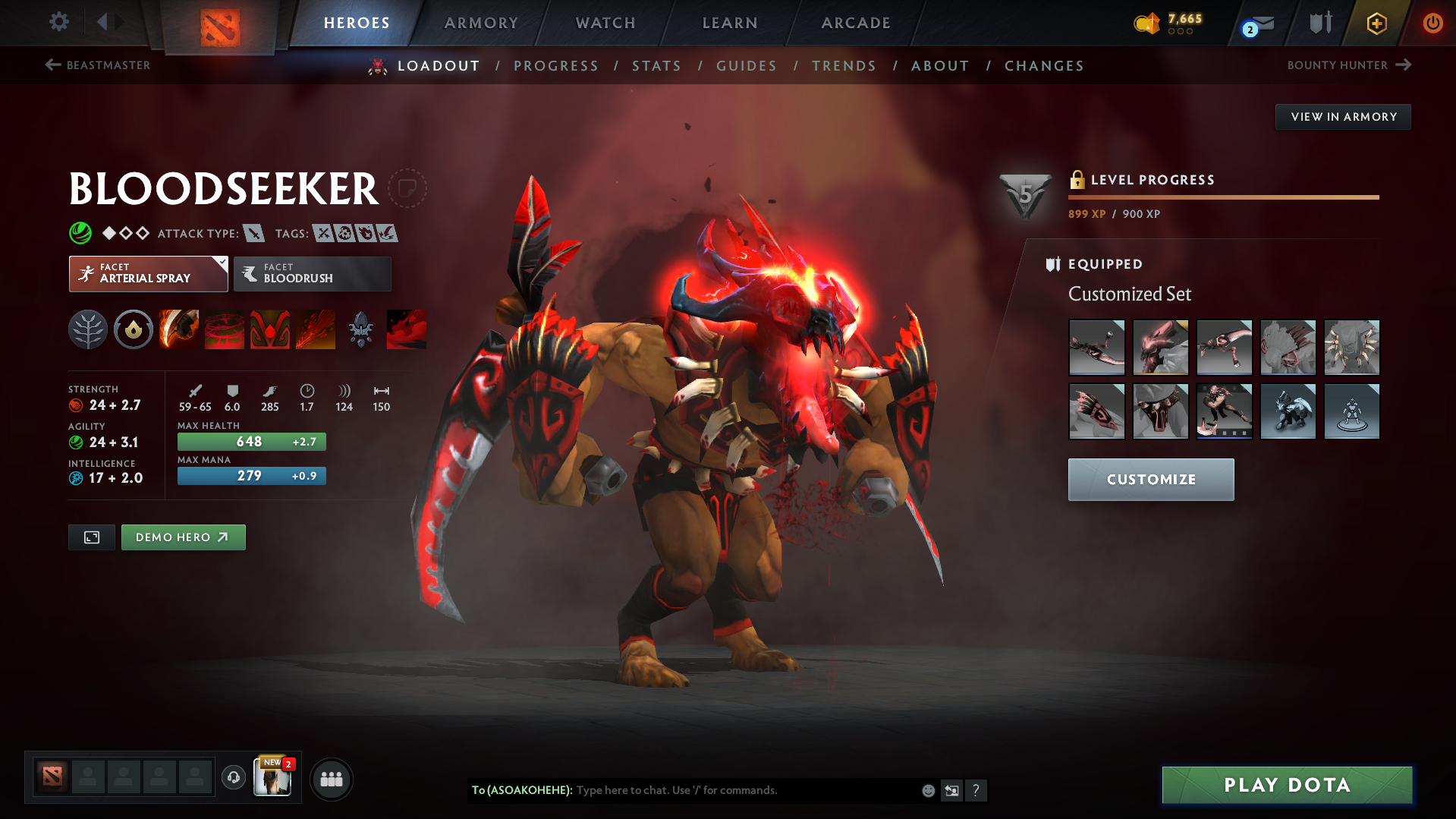Open Bloodseeker's talent tree icon
This screenshot has height=819, width=1456.
click(87, 329)
